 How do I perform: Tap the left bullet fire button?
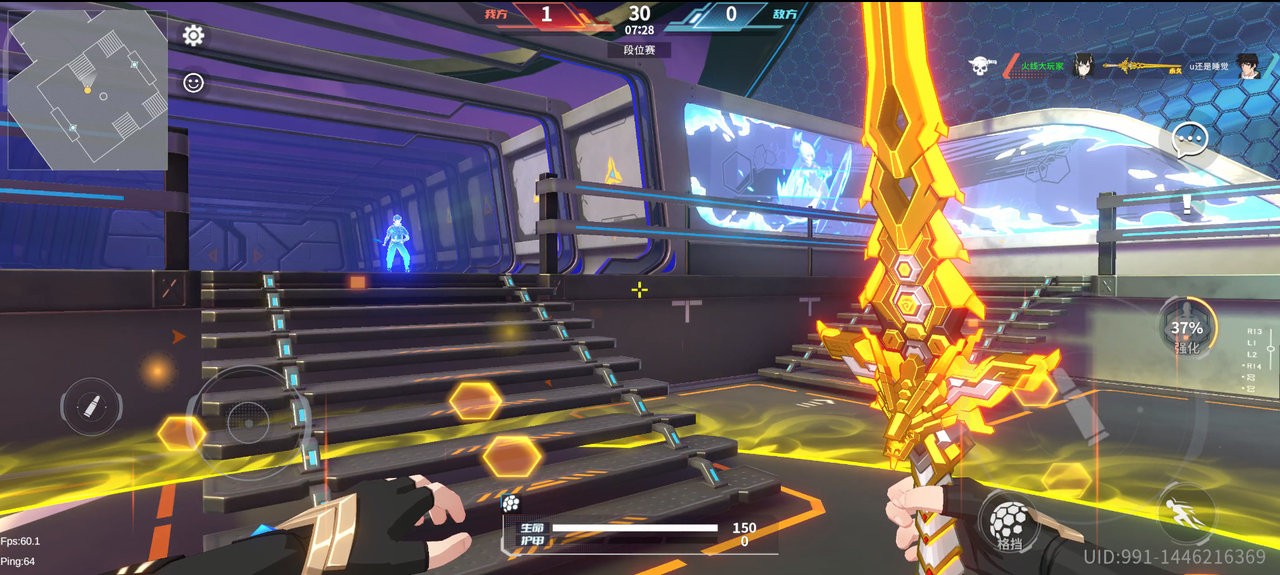pos(92,407)
